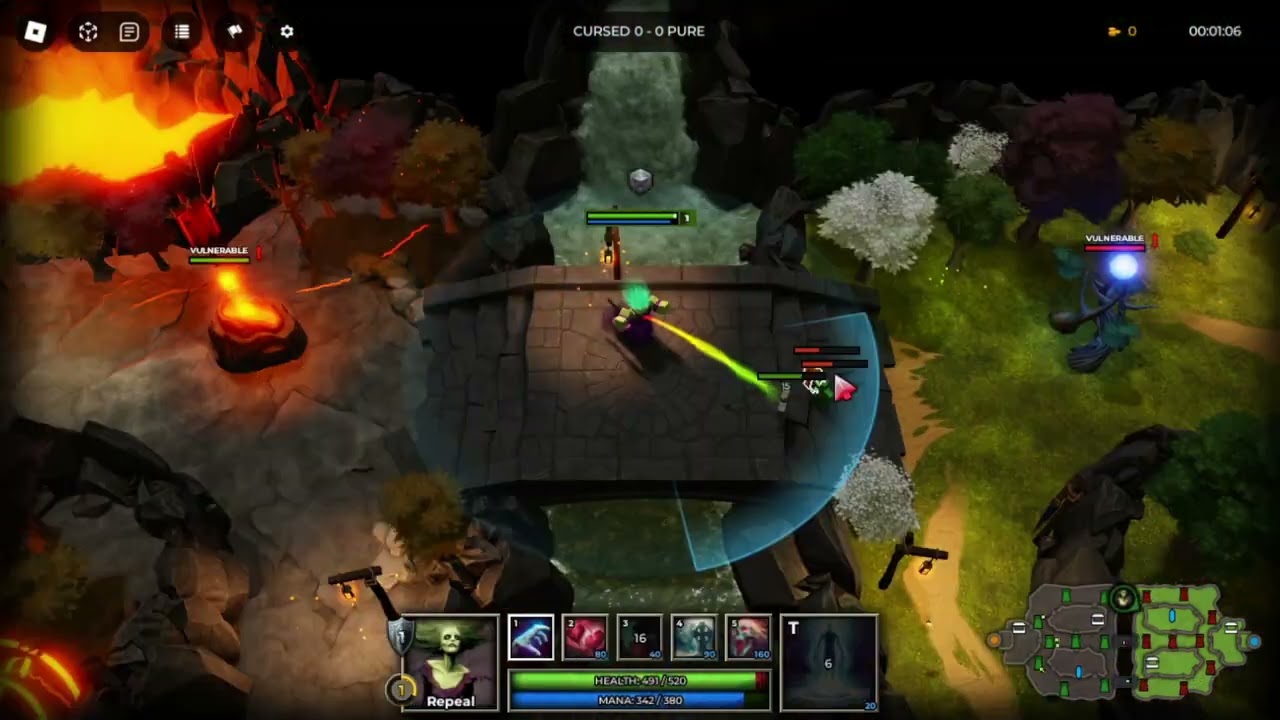Activate ability 1, the blue claw hand
Image resolution: width=1280 pixels, height=720 pixels.
[x=531, y=638]
